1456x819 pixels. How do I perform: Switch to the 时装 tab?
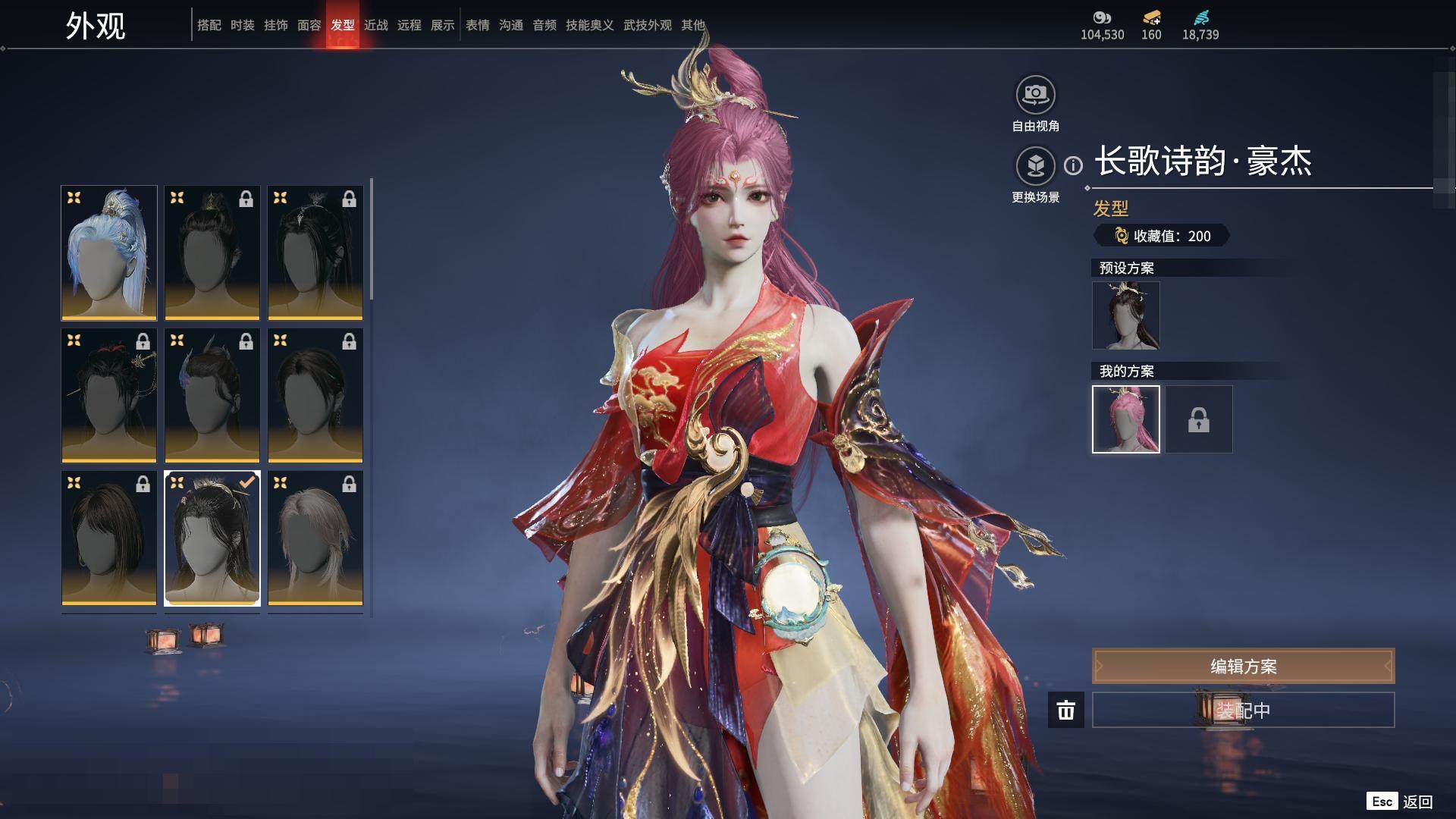click(x=243, y=25)
